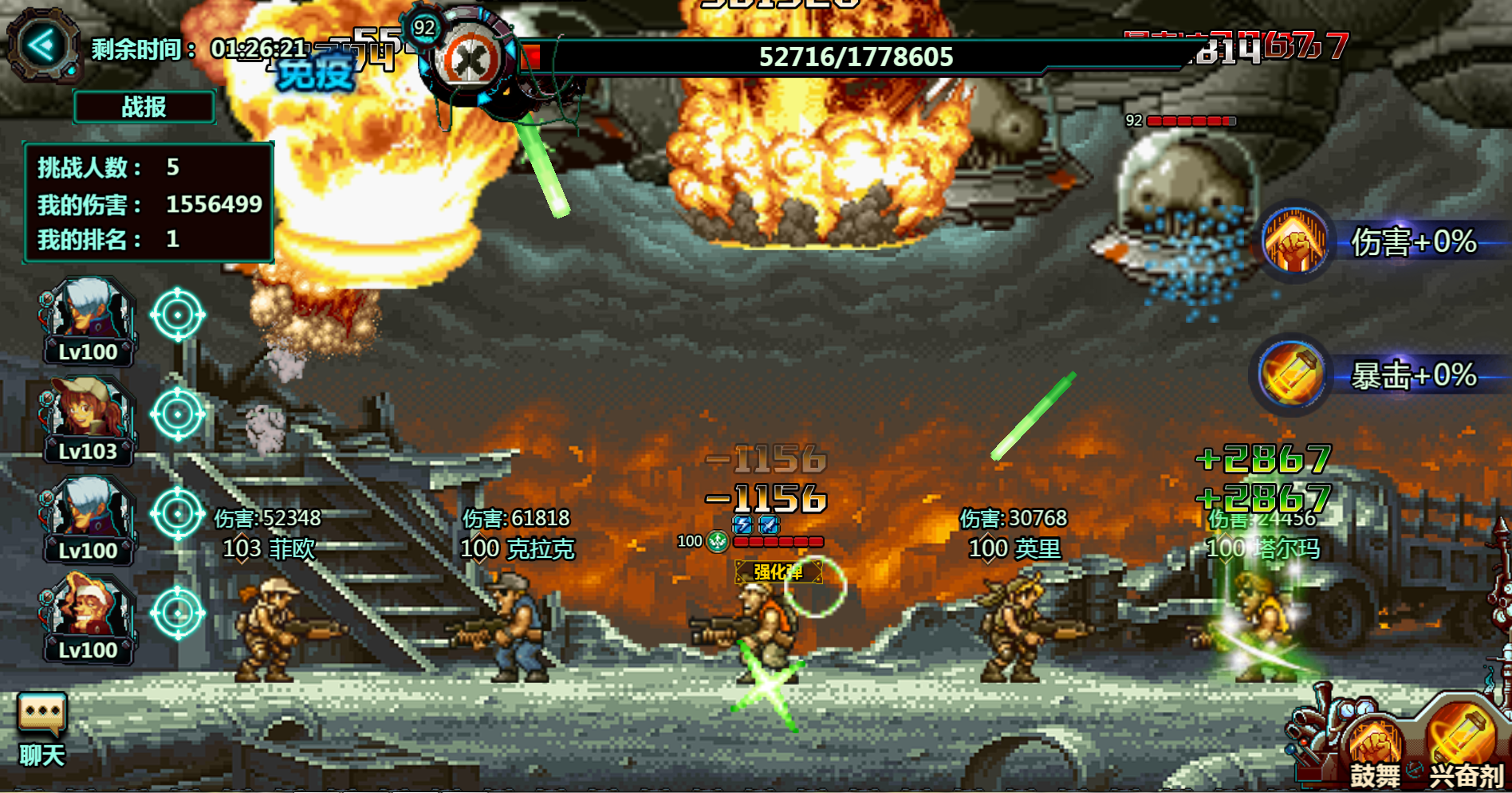Tap the 伤害+0% fist buff icon

point(1294,240)
